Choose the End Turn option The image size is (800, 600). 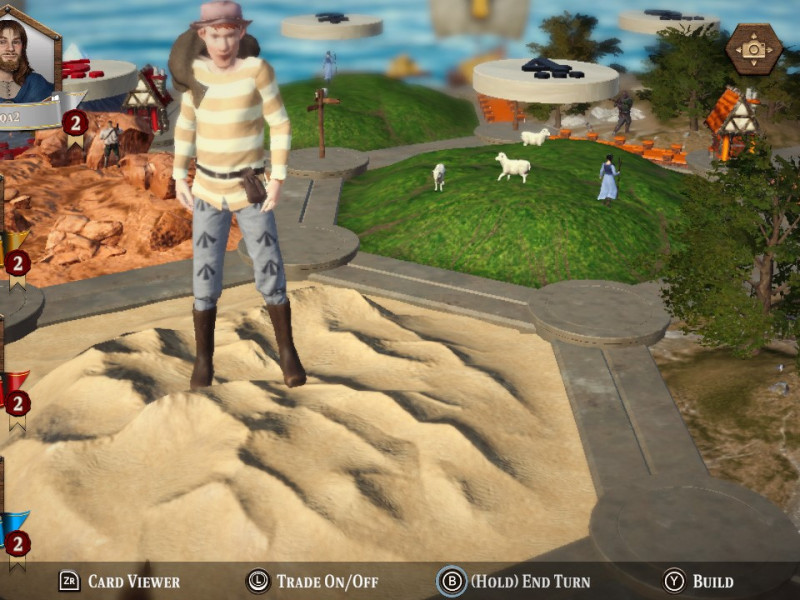[514, 581]
